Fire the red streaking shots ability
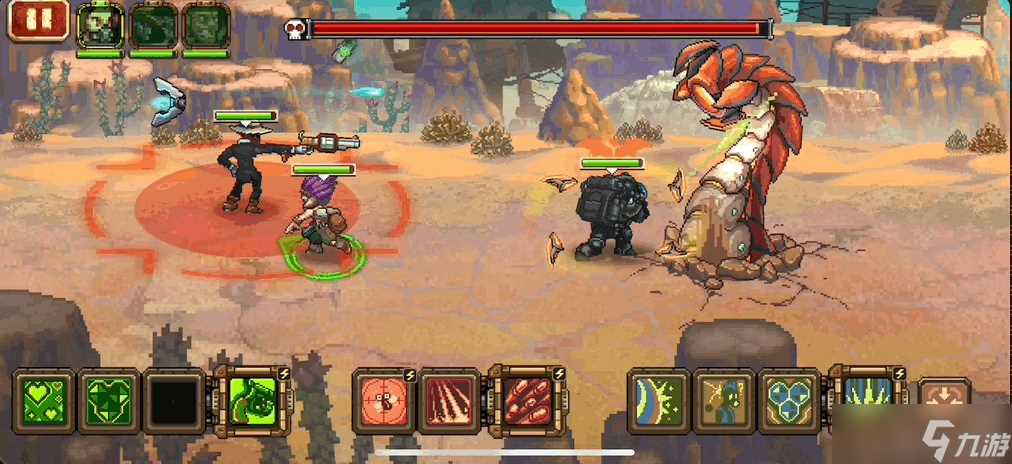Image resolution: width=1012 pixels, height=464 pixels. click(450, 402)
